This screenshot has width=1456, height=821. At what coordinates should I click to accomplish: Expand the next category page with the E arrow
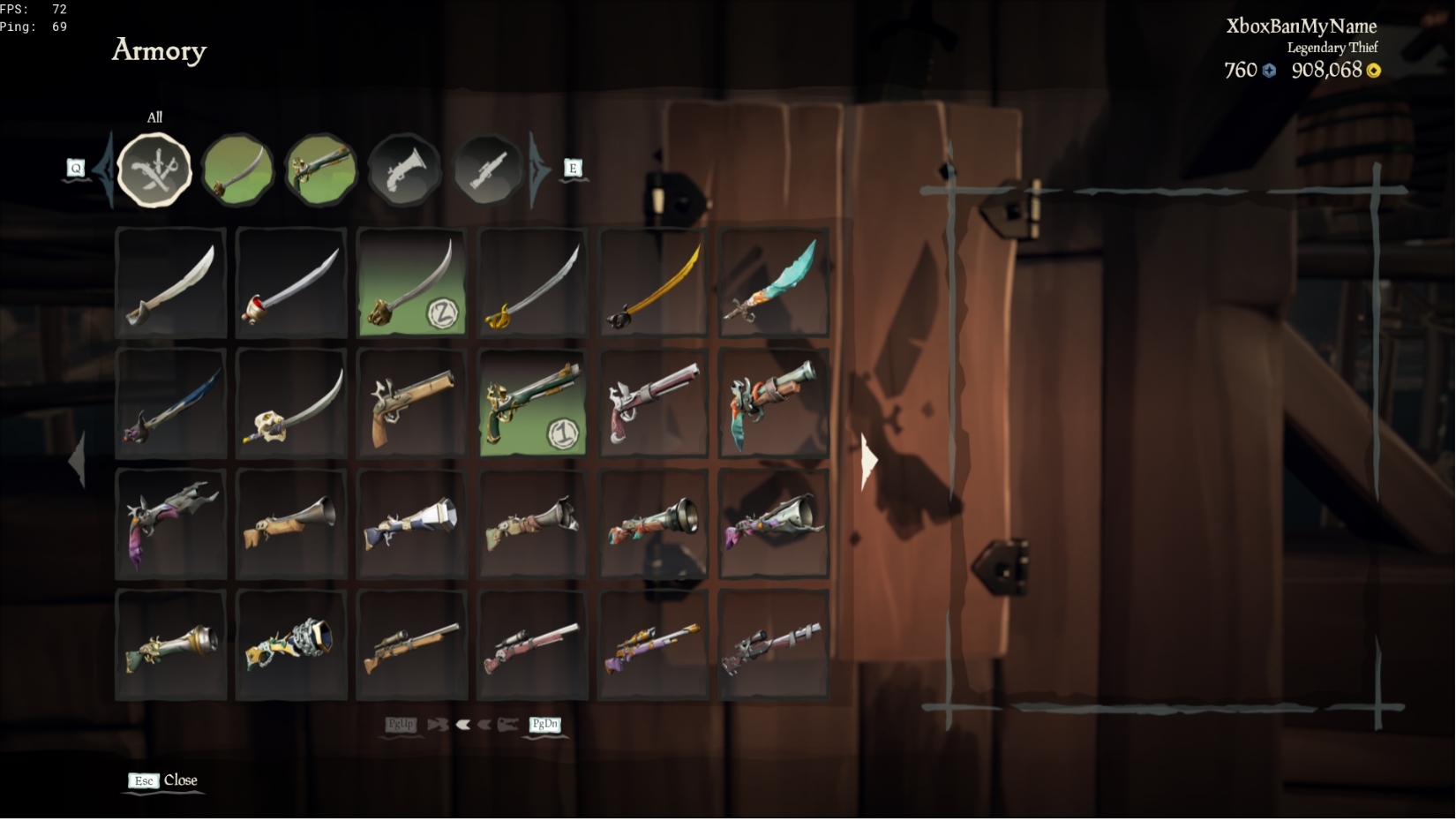[572, 168]
